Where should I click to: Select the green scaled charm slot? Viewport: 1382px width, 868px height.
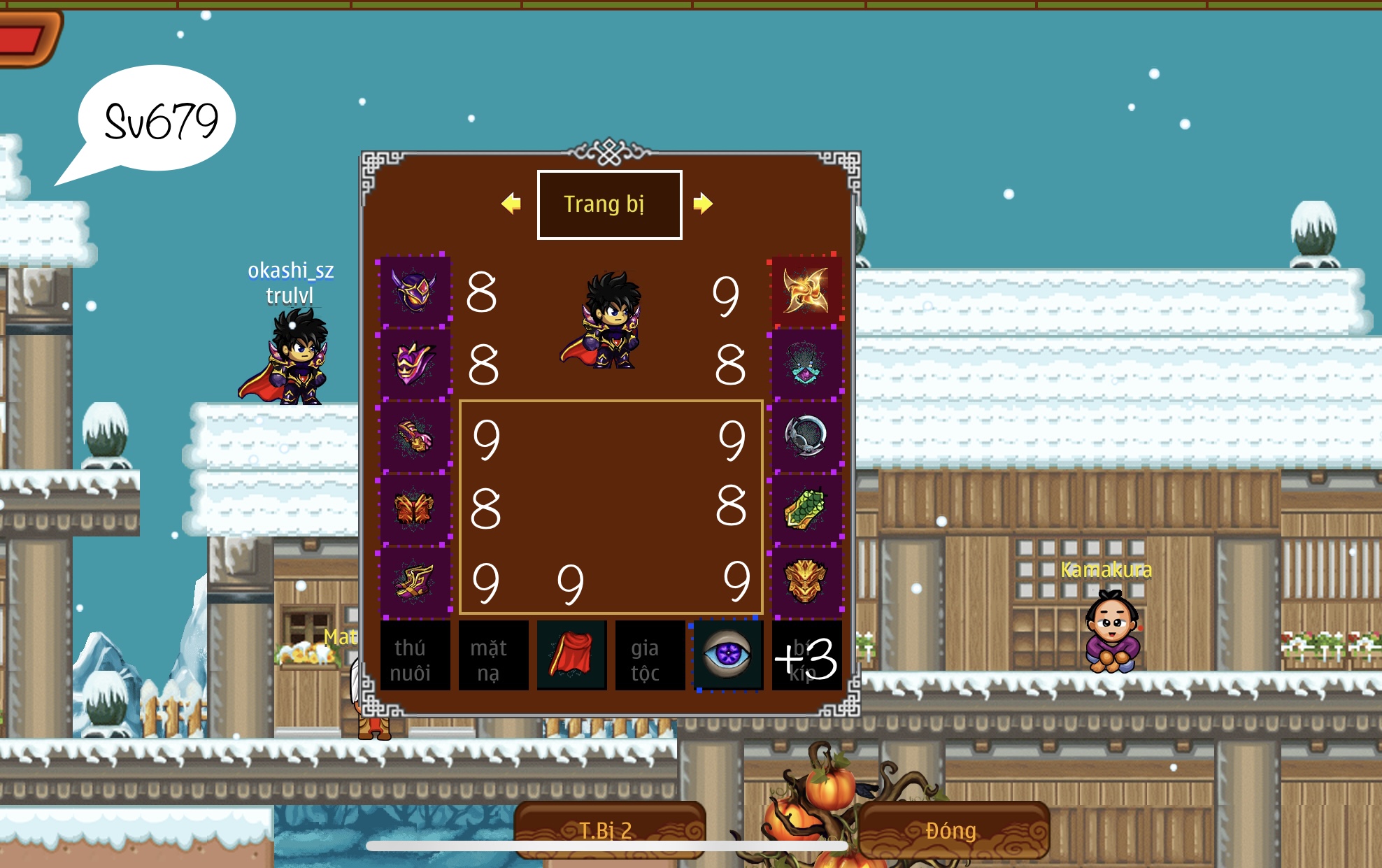(806, 509)
